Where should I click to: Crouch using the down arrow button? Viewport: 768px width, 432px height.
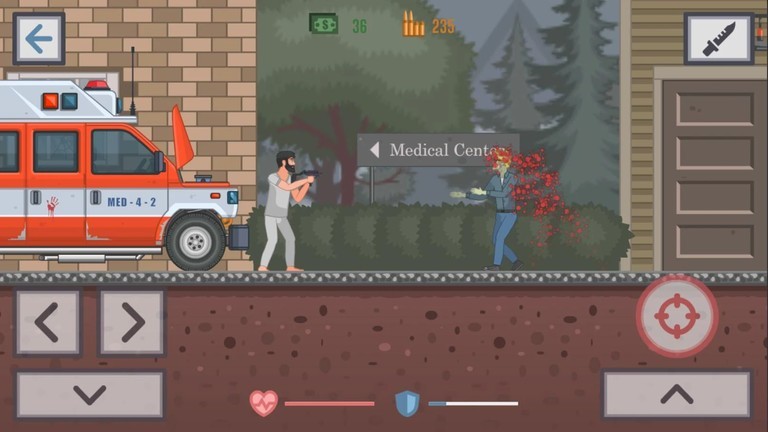[x=89, y=394]
